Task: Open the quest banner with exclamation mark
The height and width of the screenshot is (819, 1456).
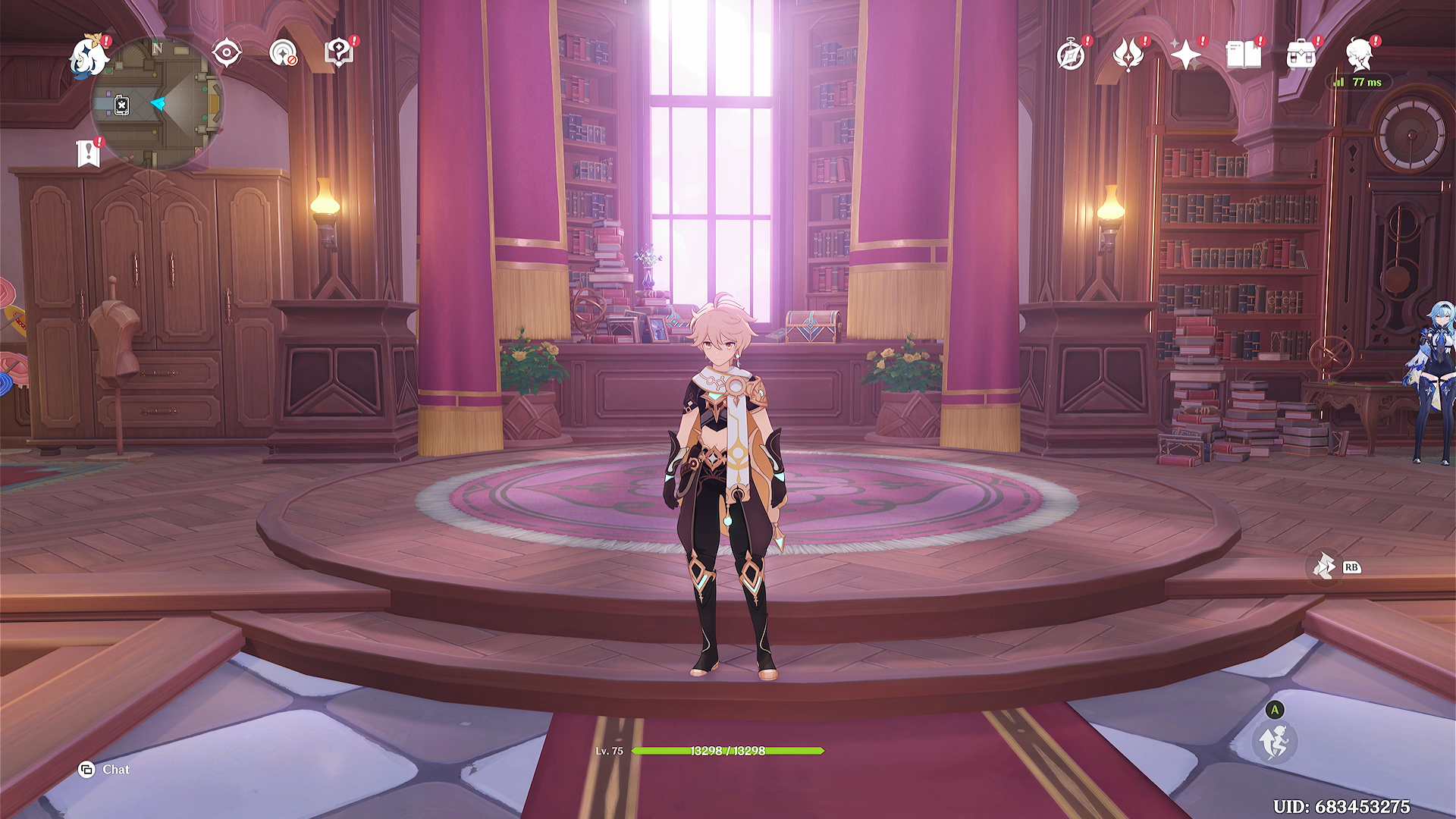Action: 89,152
